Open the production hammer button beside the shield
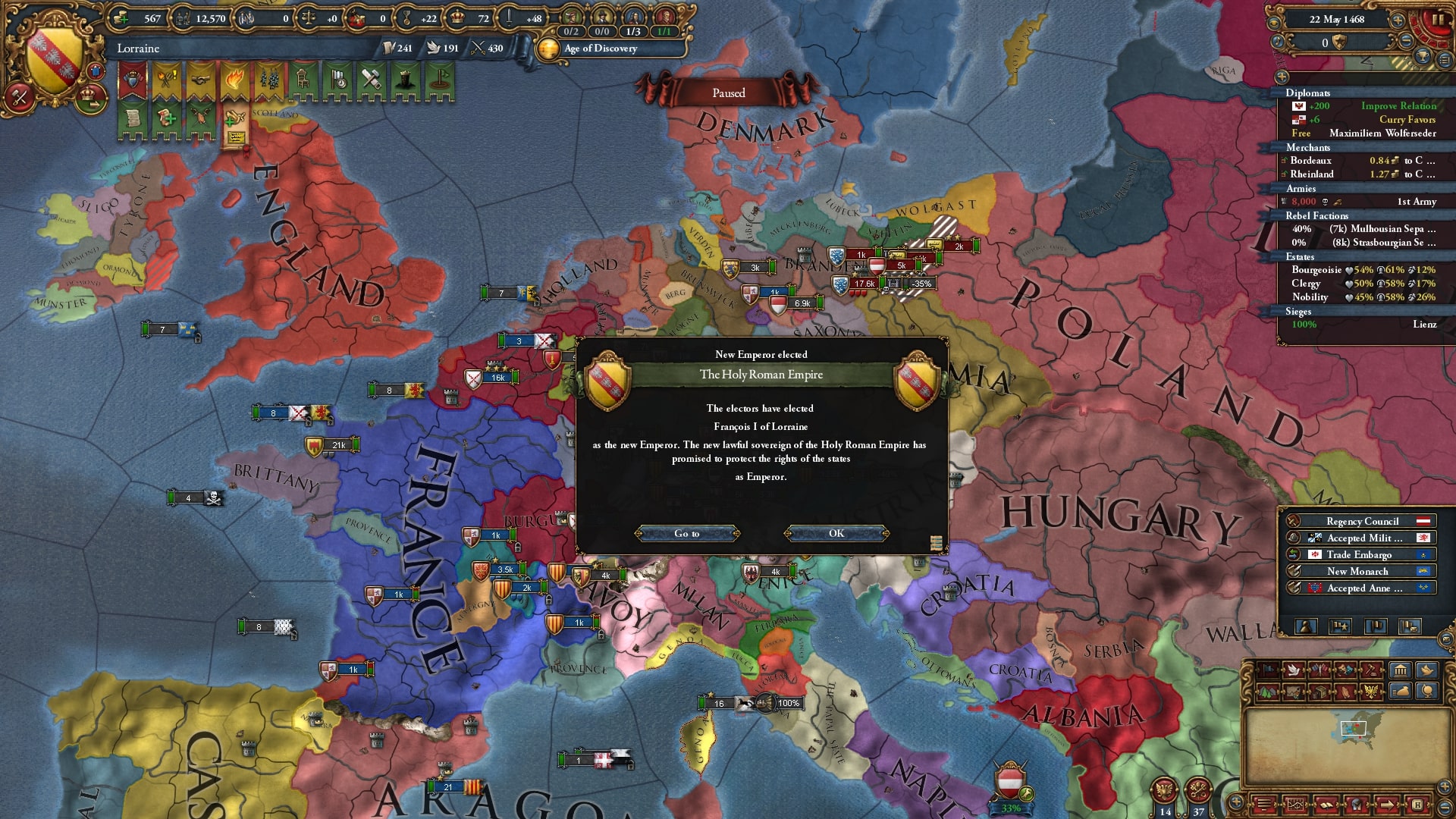 point(20,97)
